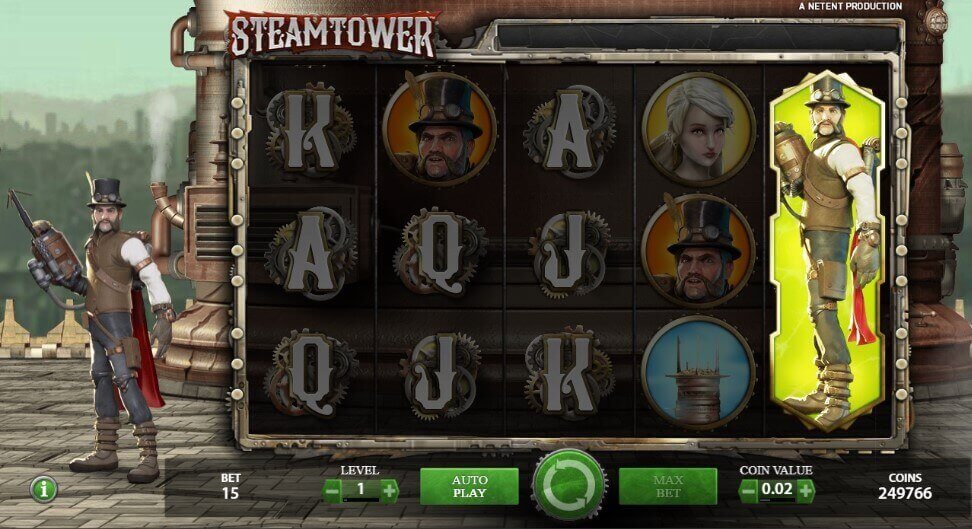Image resolution: width=972 pixels, height=529 pixels.
Task: Place the Max Bet
Action: (668, 487)
